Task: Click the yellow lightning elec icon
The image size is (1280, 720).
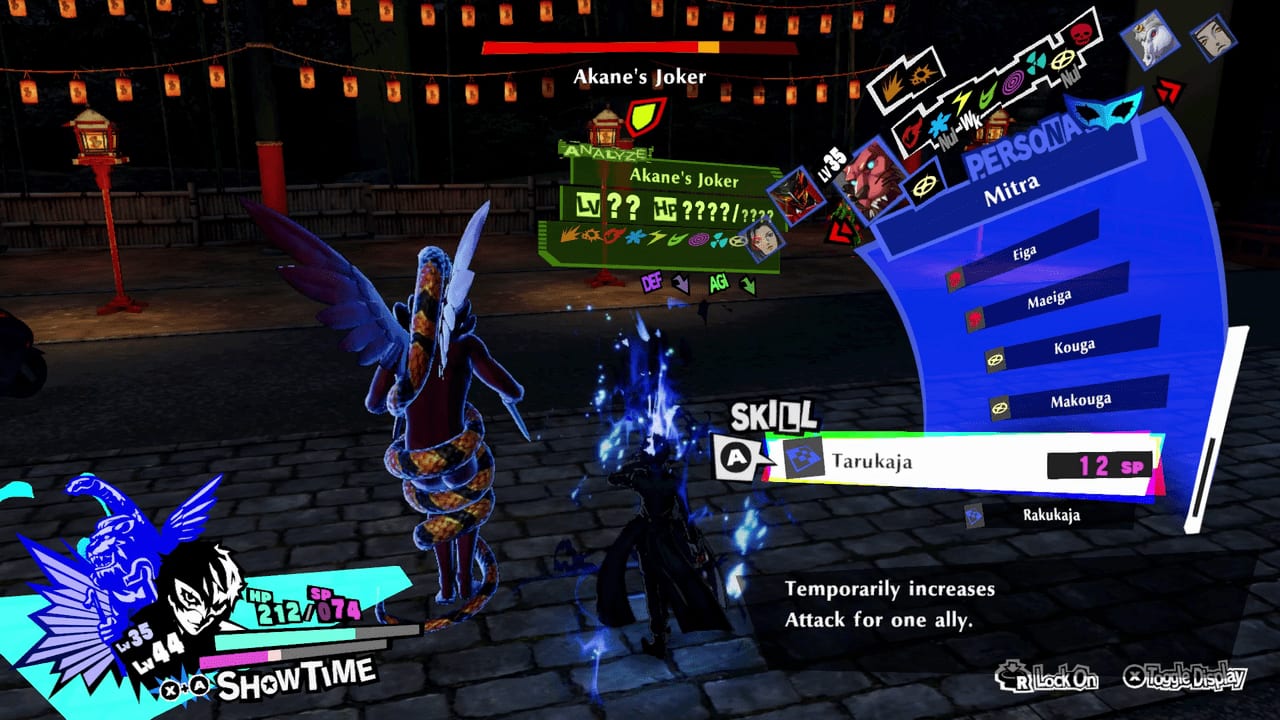Action: 960,101
